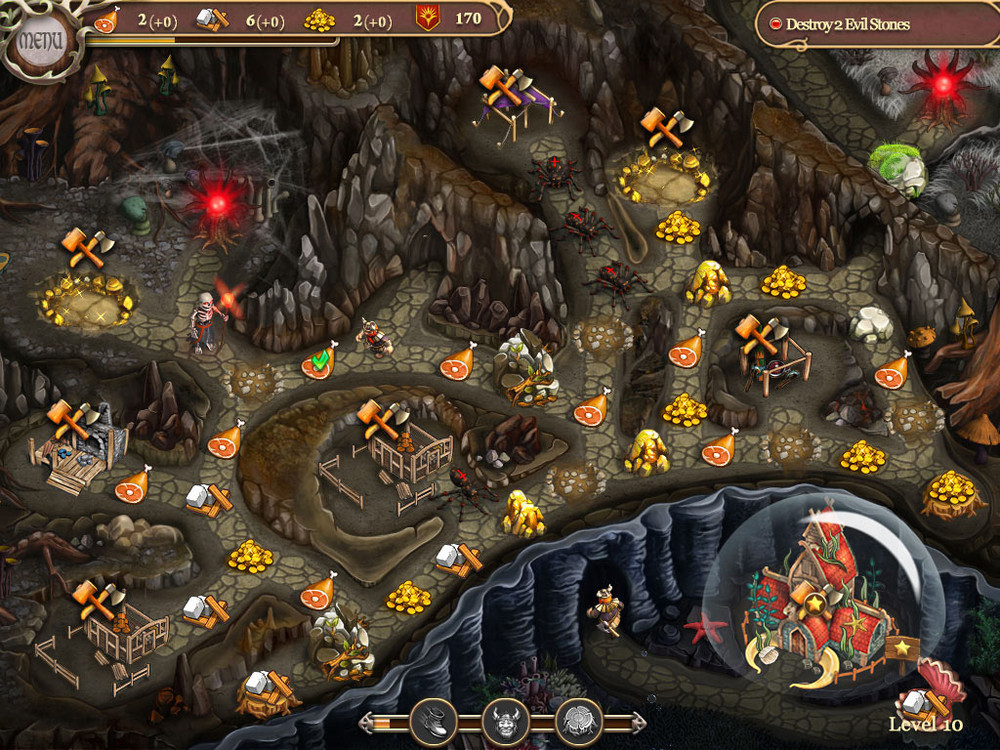Activate the viking helmet bonus
This screenshot has height=750, width=1000.
tap(506, 720)
